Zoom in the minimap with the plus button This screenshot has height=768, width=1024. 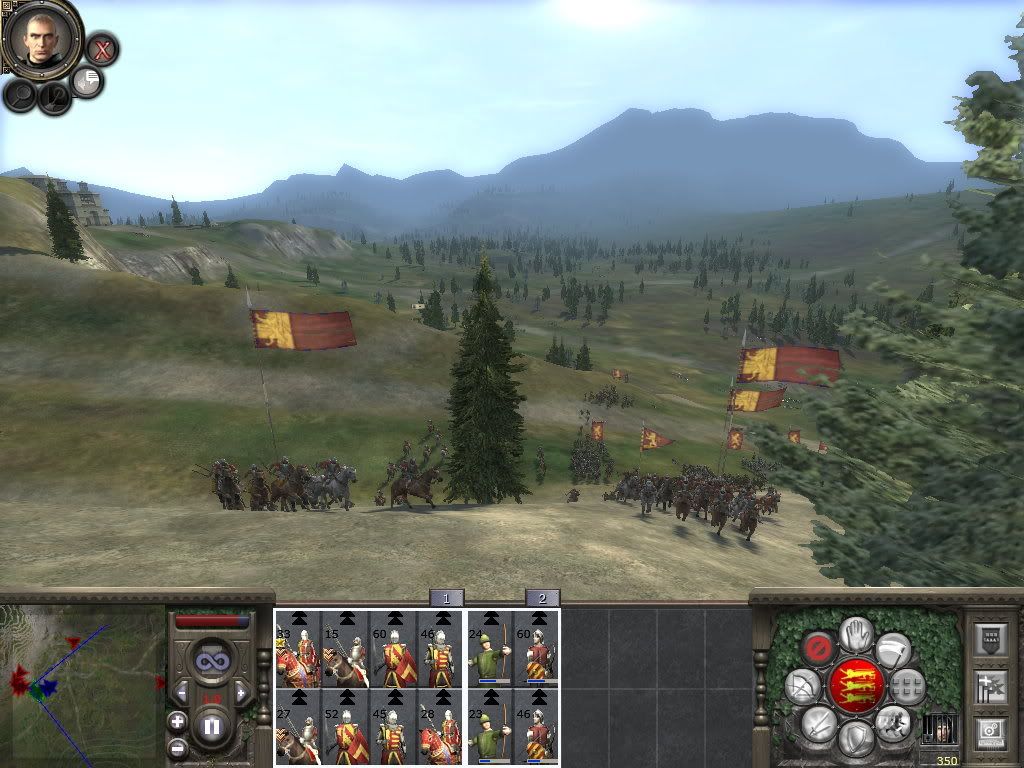click(178, 721)
